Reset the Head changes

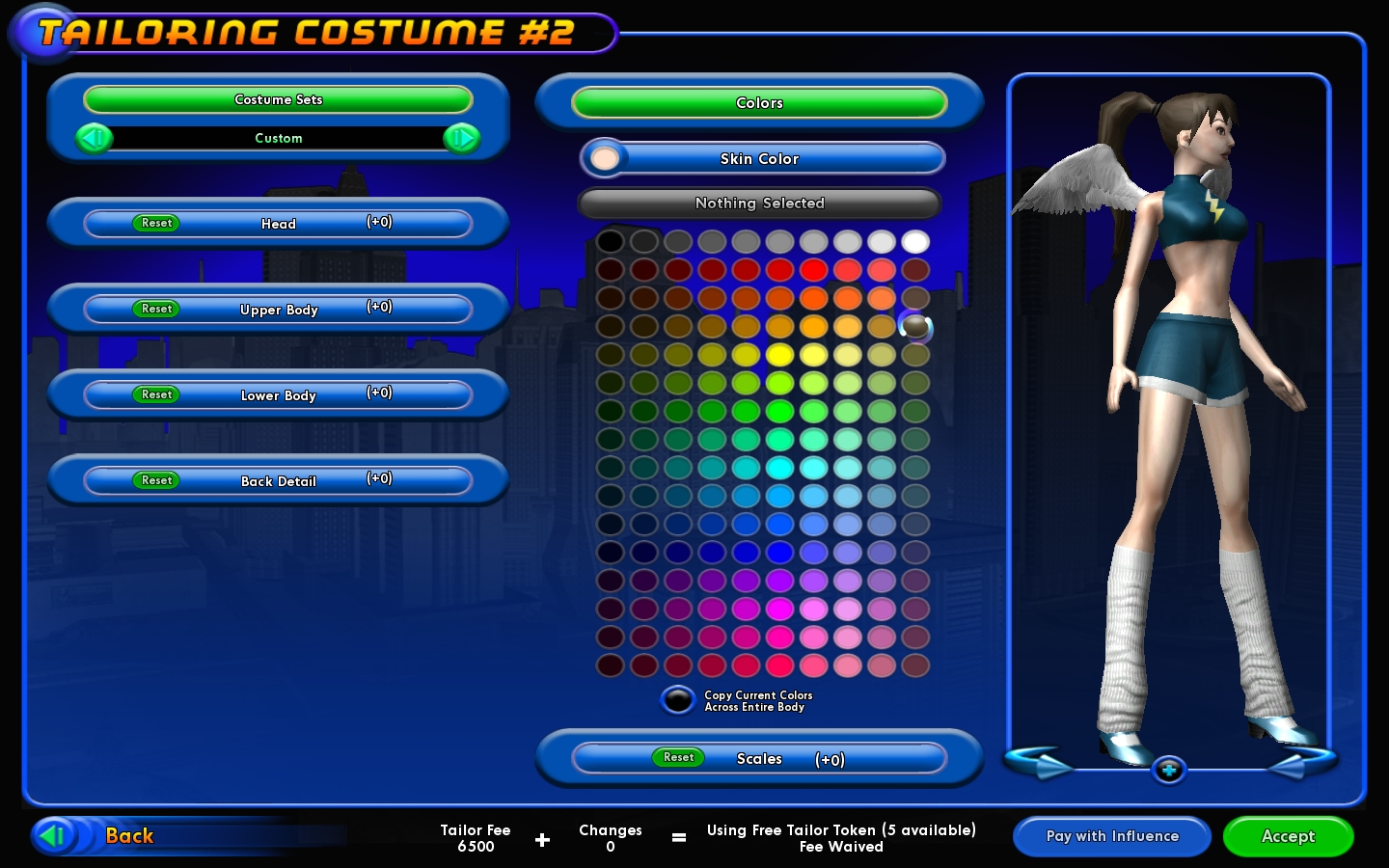tap(156, 224)
